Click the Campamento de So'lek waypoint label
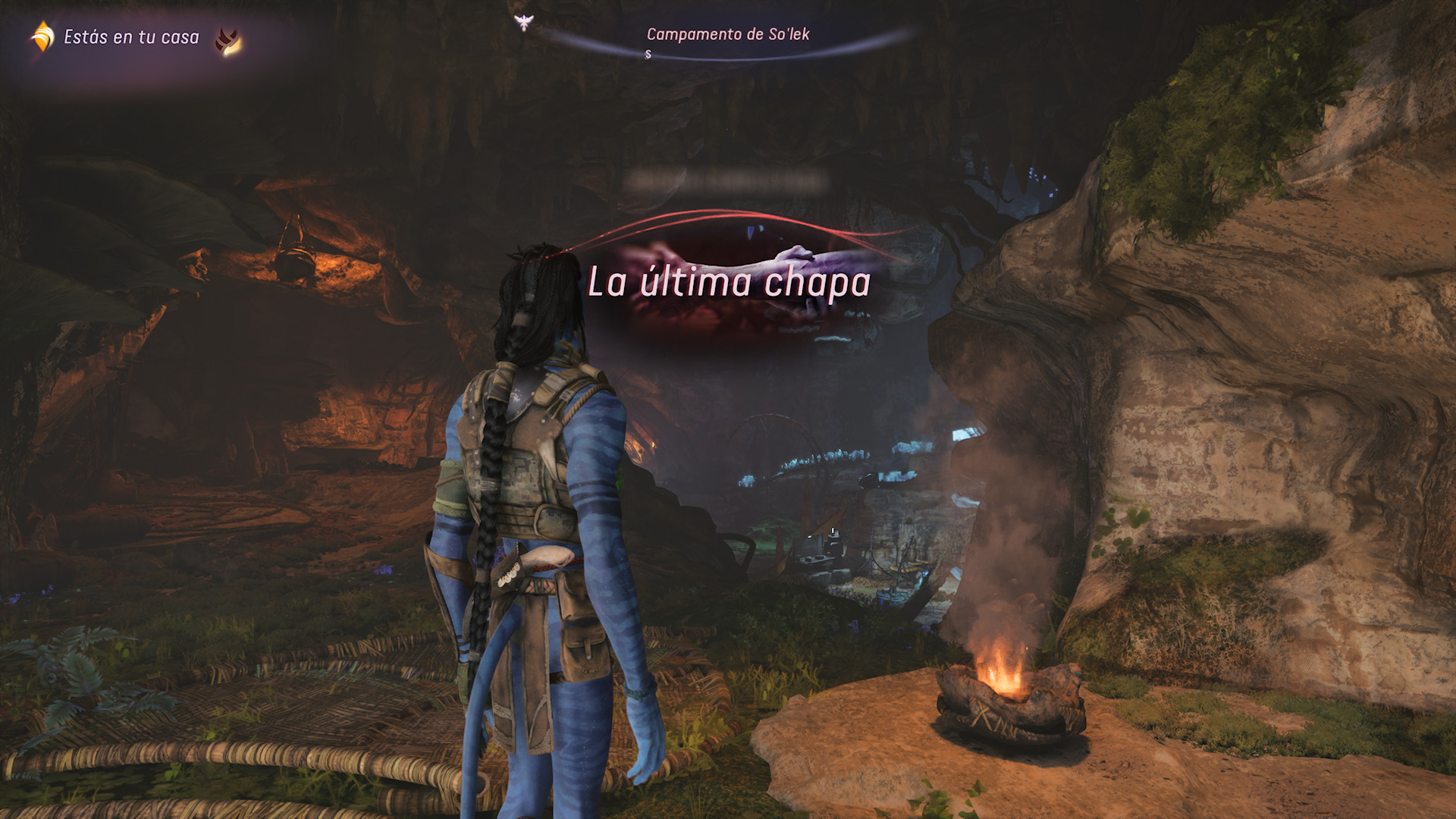This screenshot has width=1456, height=819. click(728, 33)
